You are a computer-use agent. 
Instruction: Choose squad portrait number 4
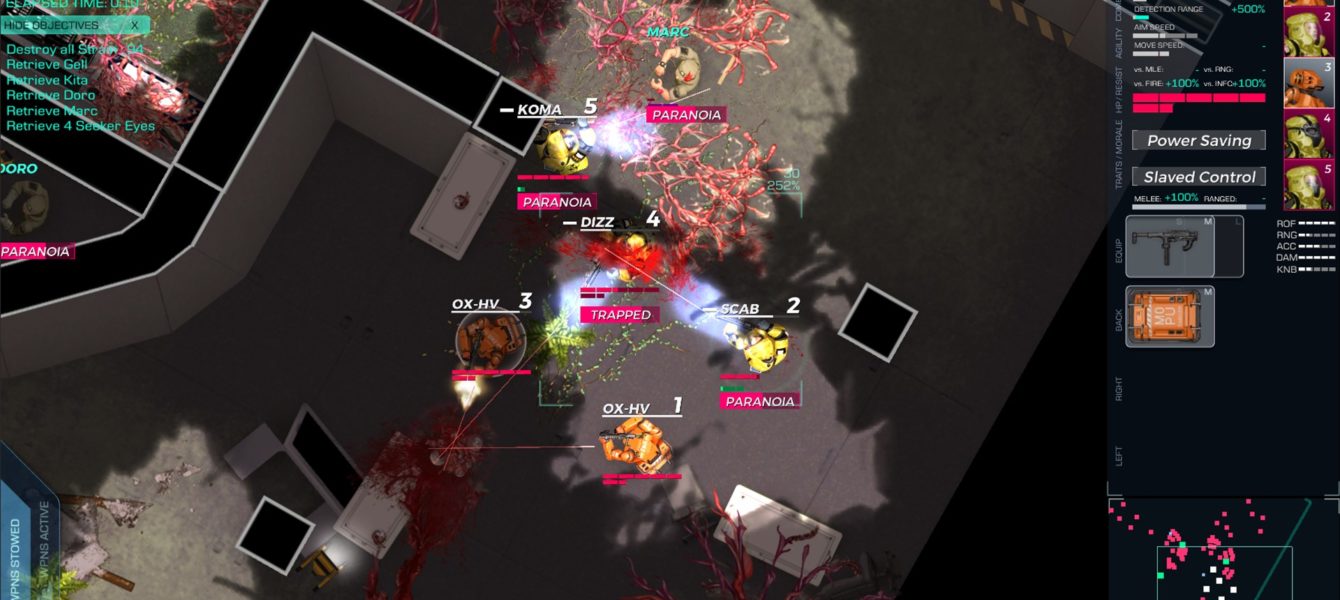tap(1309, 135)
